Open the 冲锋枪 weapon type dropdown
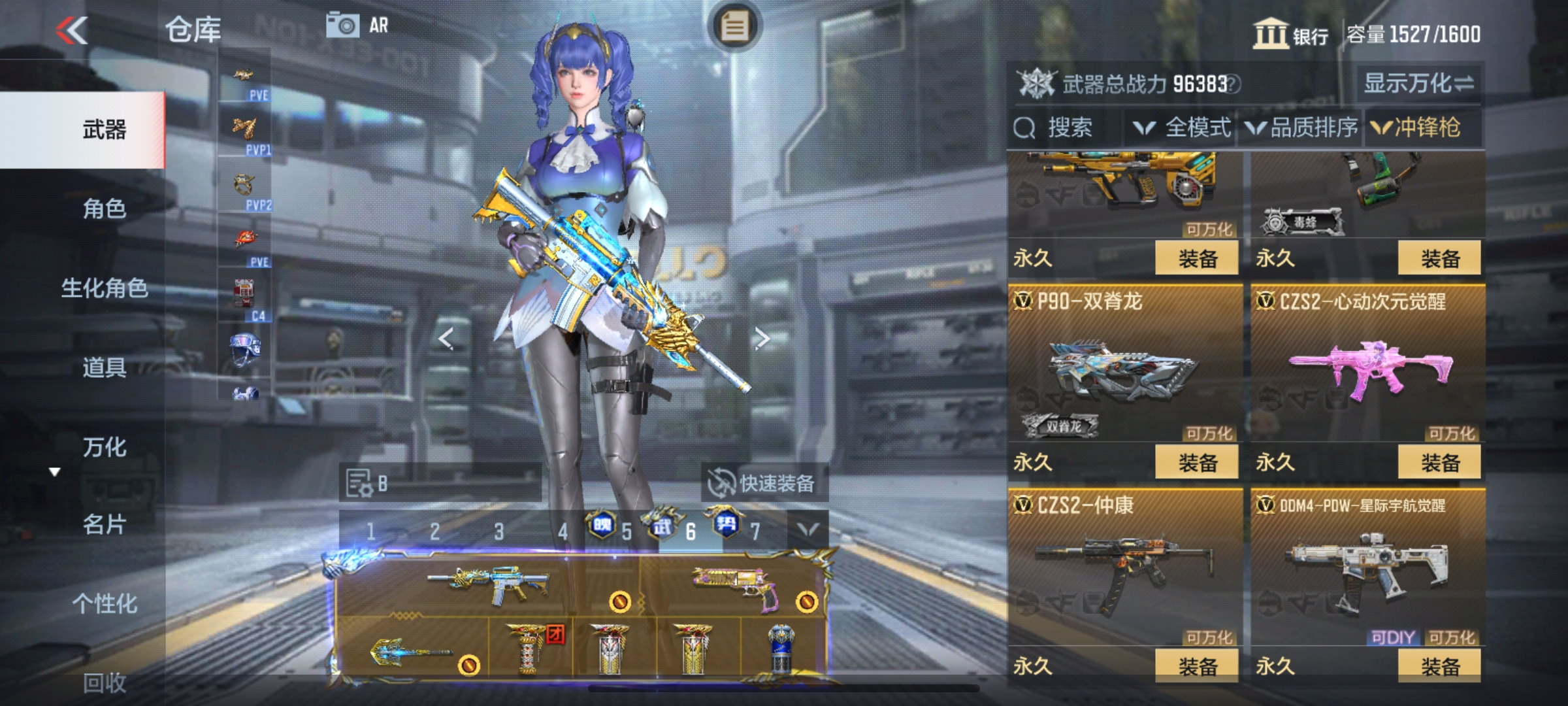 point(1416,127)
